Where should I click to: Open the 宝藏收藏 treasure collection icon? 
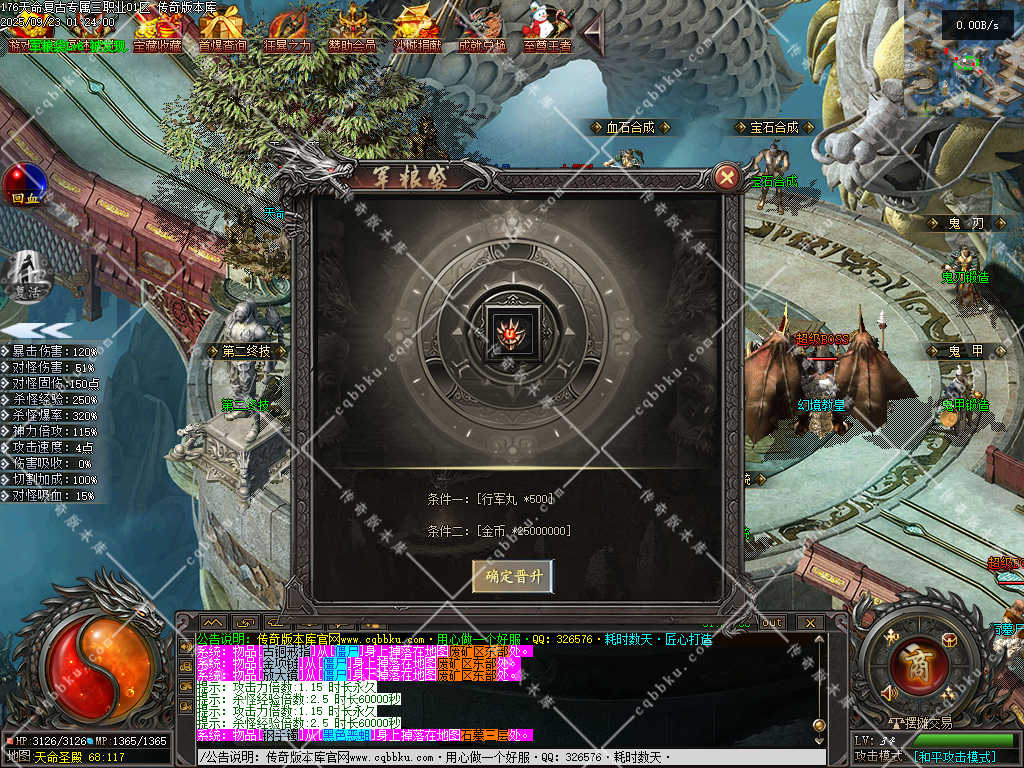pos(158,28)
